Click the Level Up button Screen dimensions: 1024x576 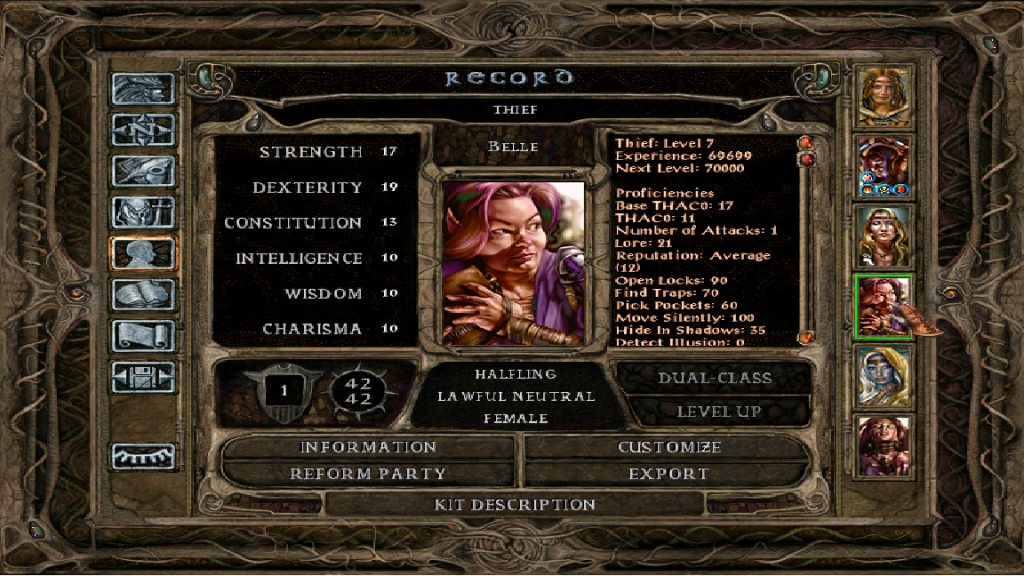tap(719, 411)
